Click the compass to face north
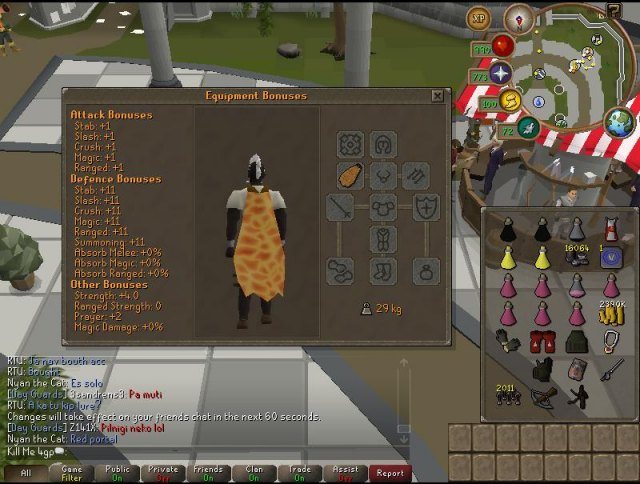The width and height of the screenshot is (640, 484). 518,16
